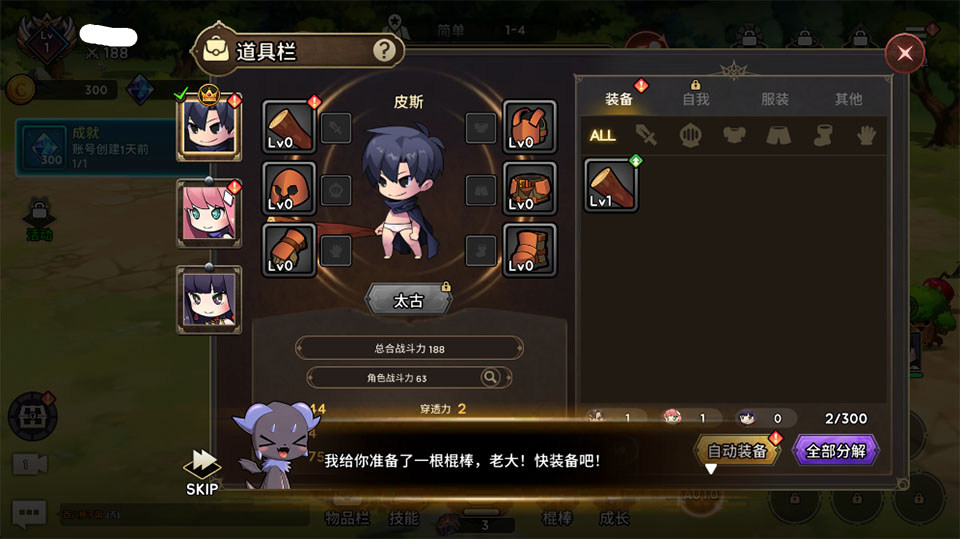
Task: Open the 太古 button below the character
Action: click(408, 300)
